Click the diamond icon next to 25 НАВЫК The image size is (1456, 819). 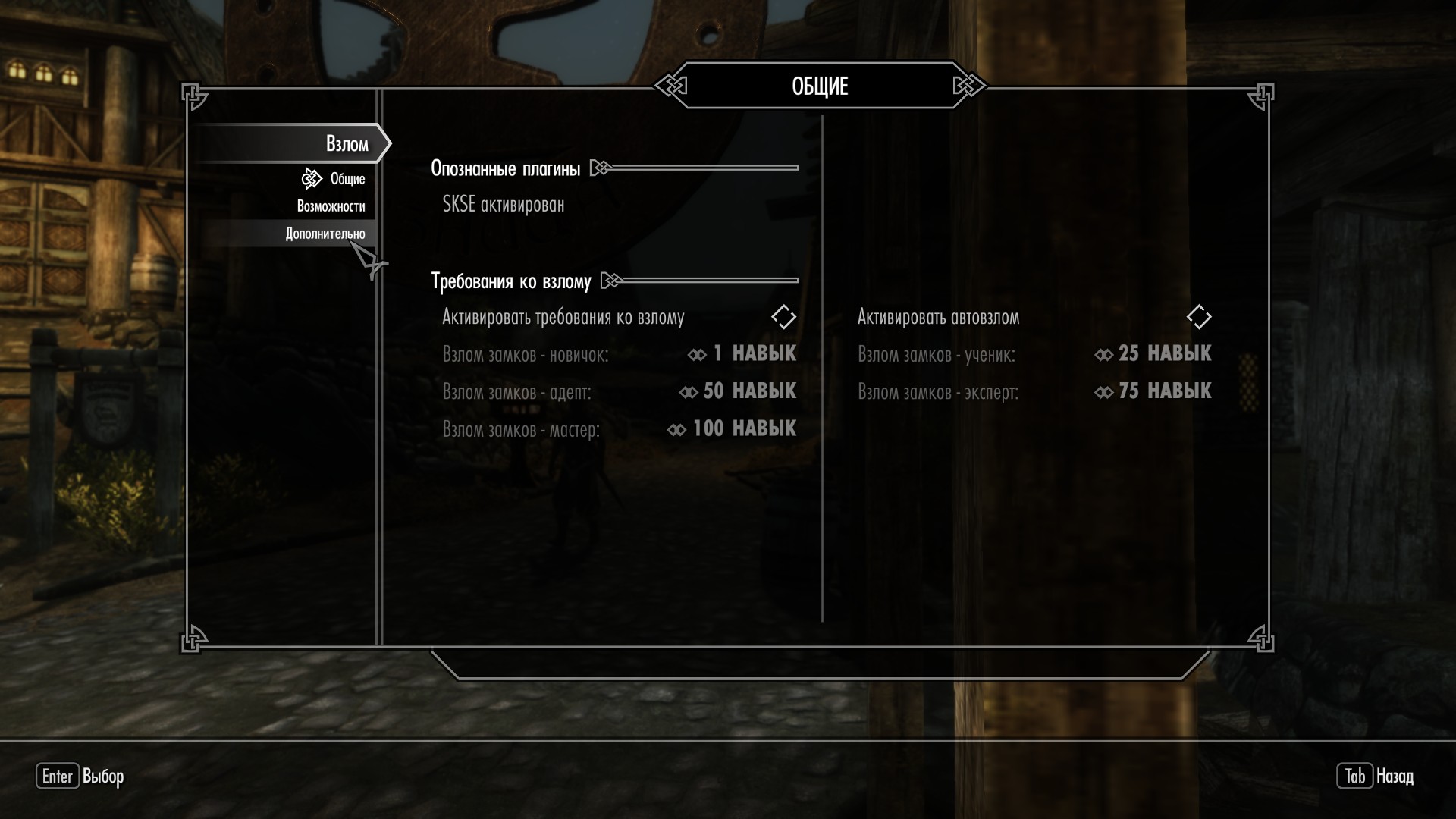pos(1104,353)
